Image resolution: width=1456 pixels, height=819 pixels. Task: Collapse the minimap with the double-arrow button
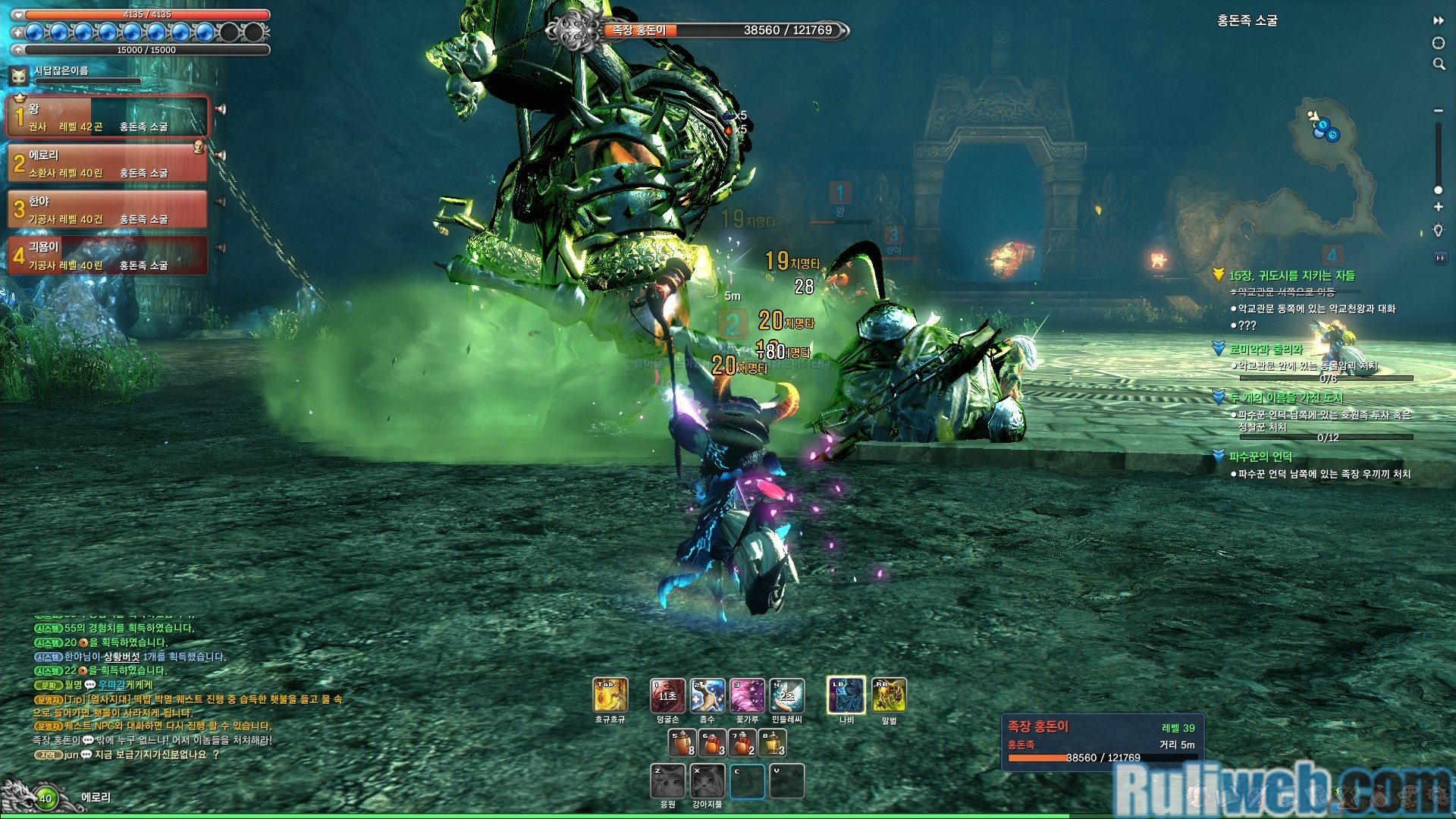pyautogui.click(x=1438, y=20)
